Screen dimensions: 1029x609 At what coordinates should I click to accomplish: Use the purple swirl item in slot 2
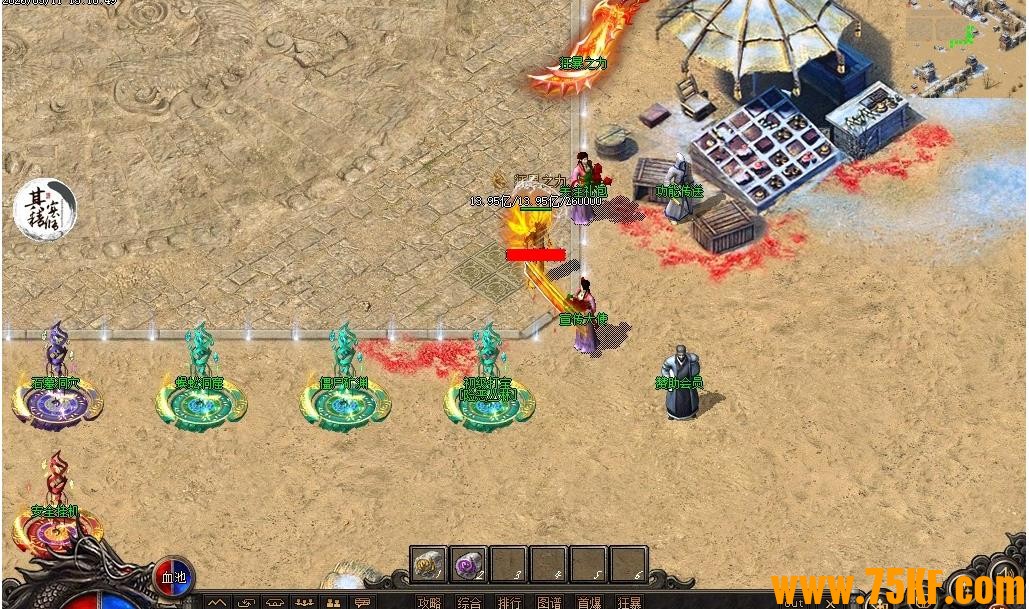(468, 565)
